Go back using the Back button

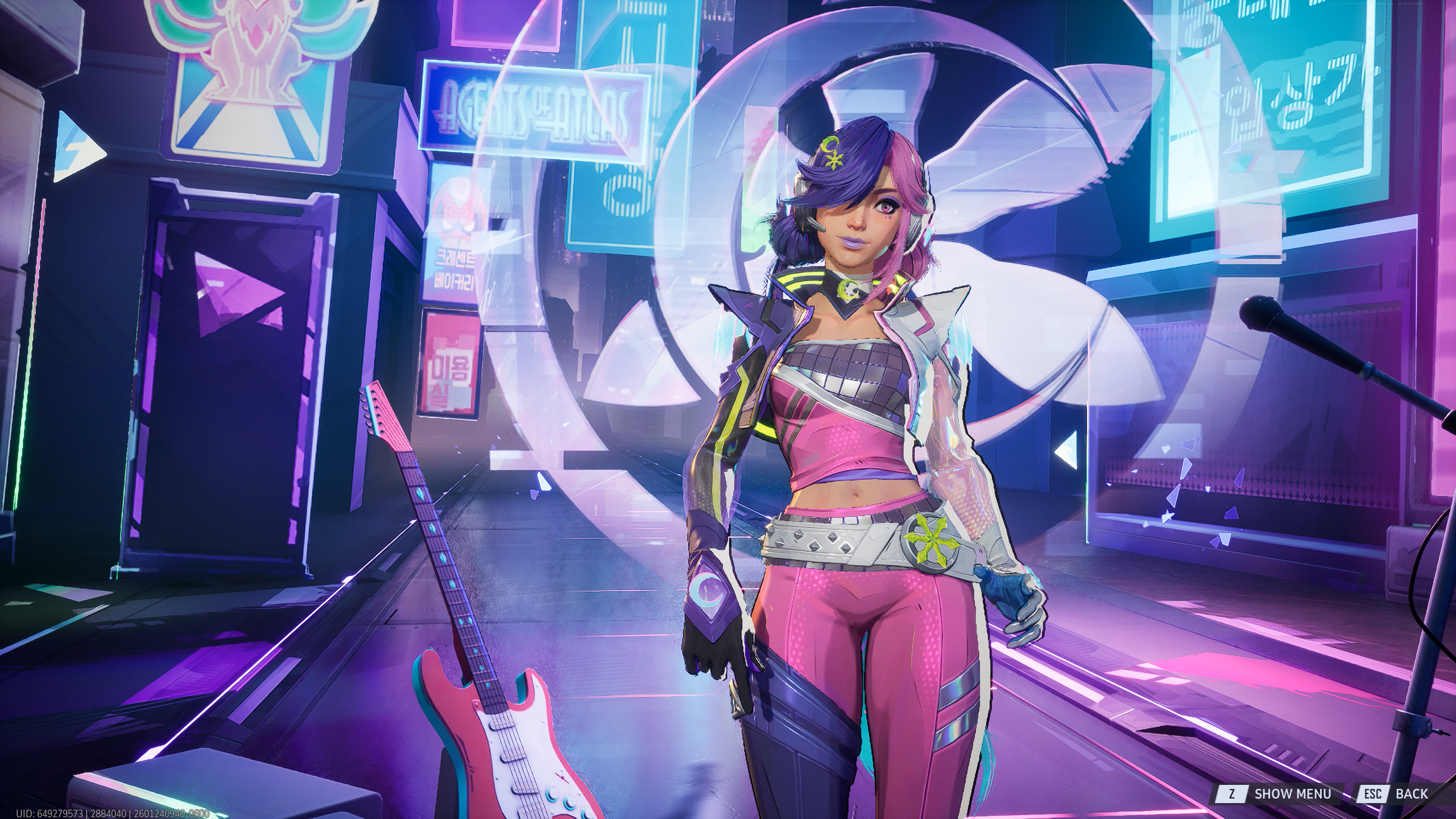point(1401,793)
